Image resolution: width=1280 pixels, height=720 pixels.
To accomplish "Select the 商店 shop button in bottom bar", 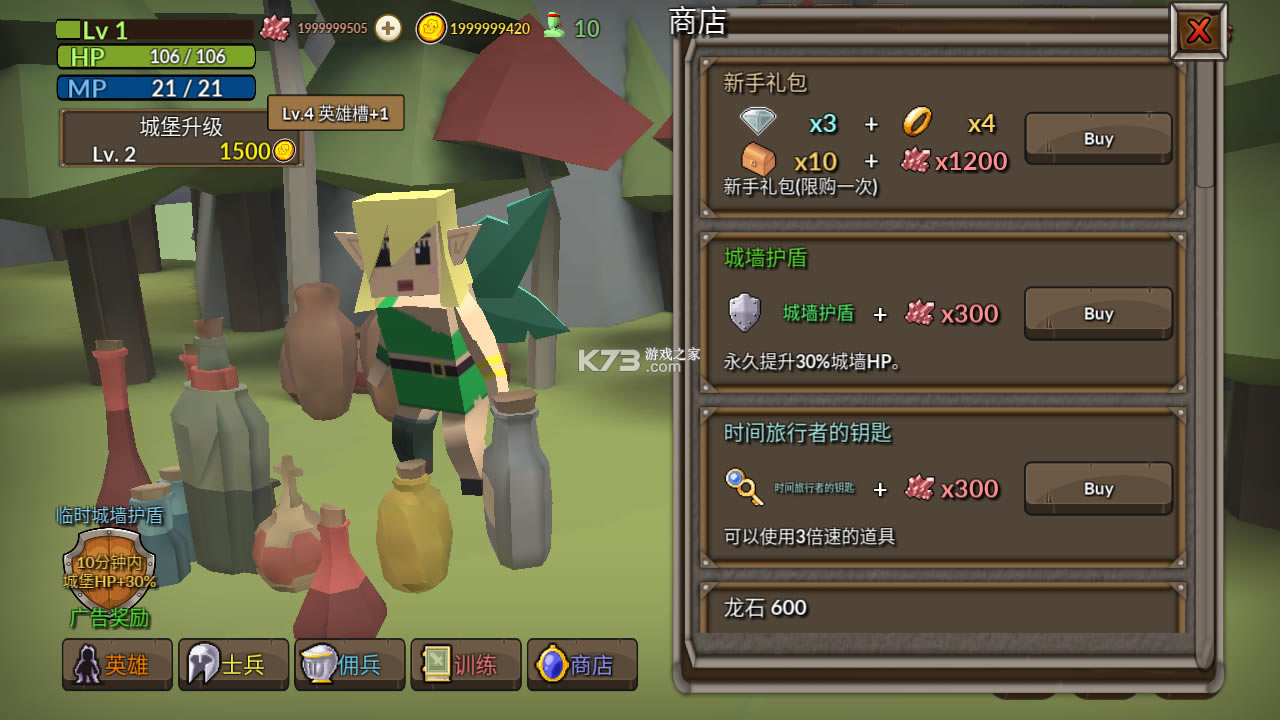I will [x=582, y=664].
